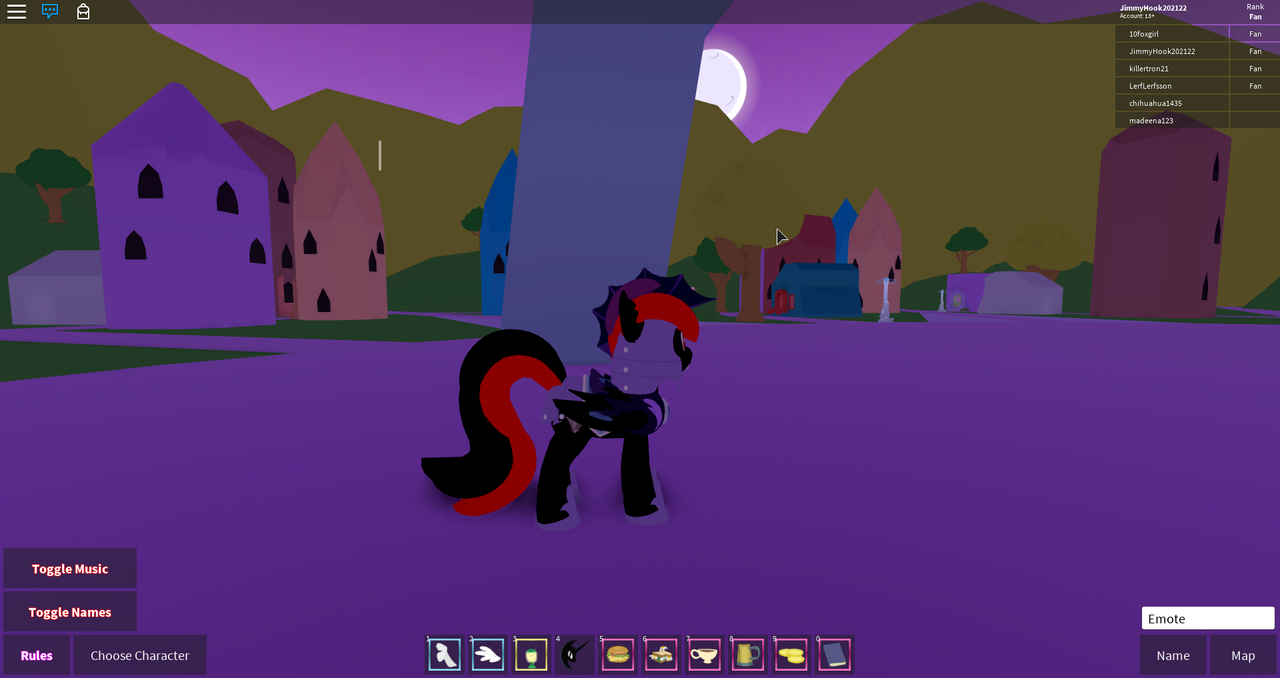The width and height of the screenshot is (1280, 678).
Task: Click the Emote input box
Action: coord(1208,618)
